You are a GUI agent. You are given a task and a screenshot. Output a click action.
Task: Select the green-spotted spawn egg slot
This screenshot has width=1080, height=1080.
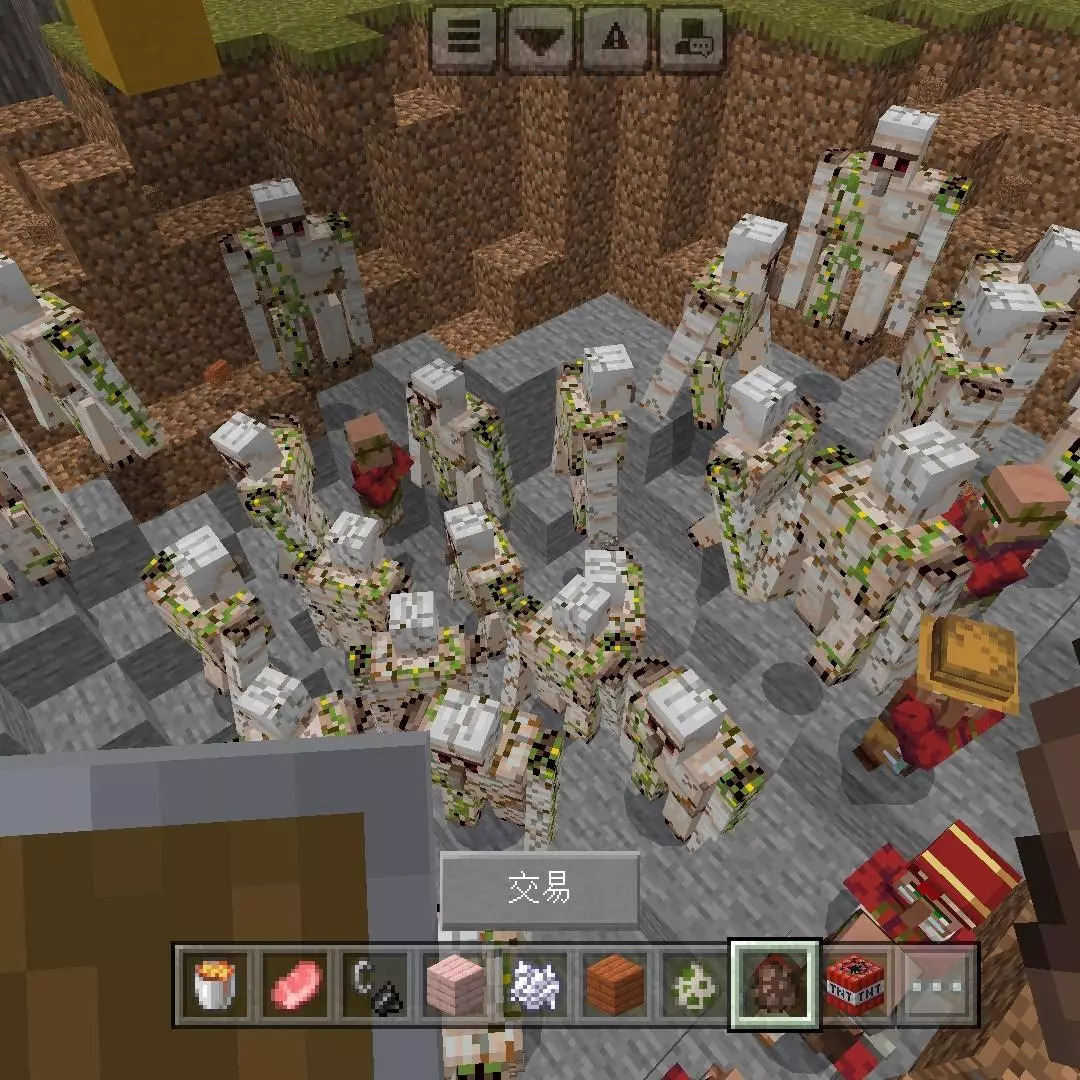[x=696, y=985]
